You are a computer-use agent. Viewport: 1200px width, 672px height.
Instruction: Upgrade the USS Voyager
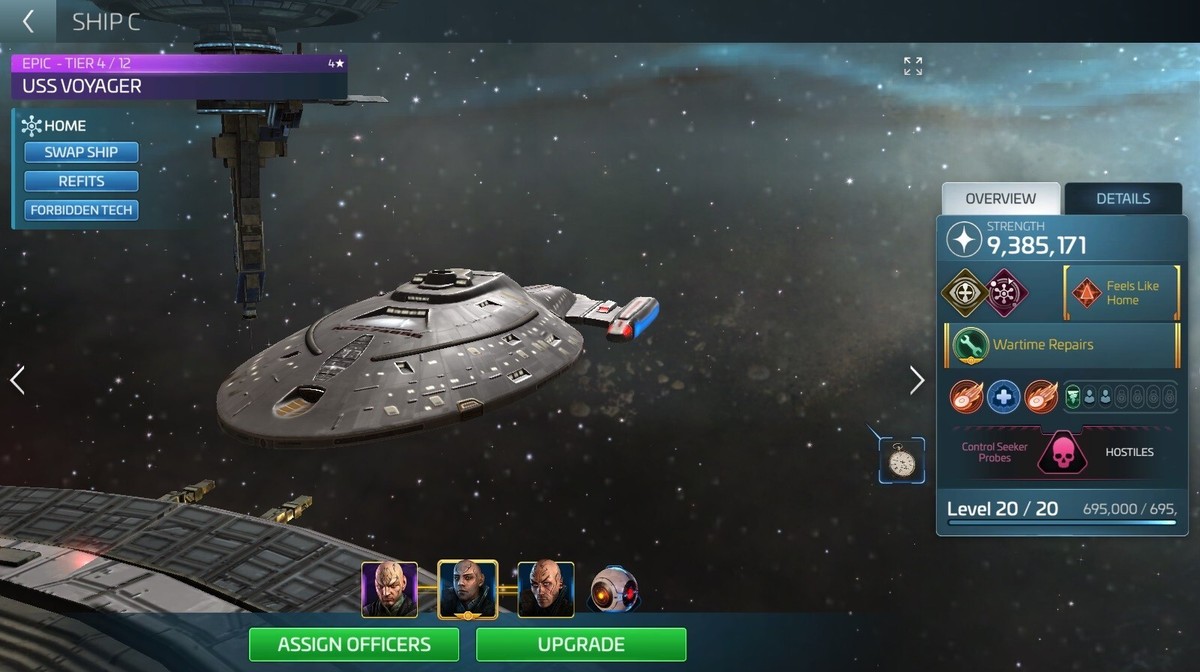[x=581, y=645]
